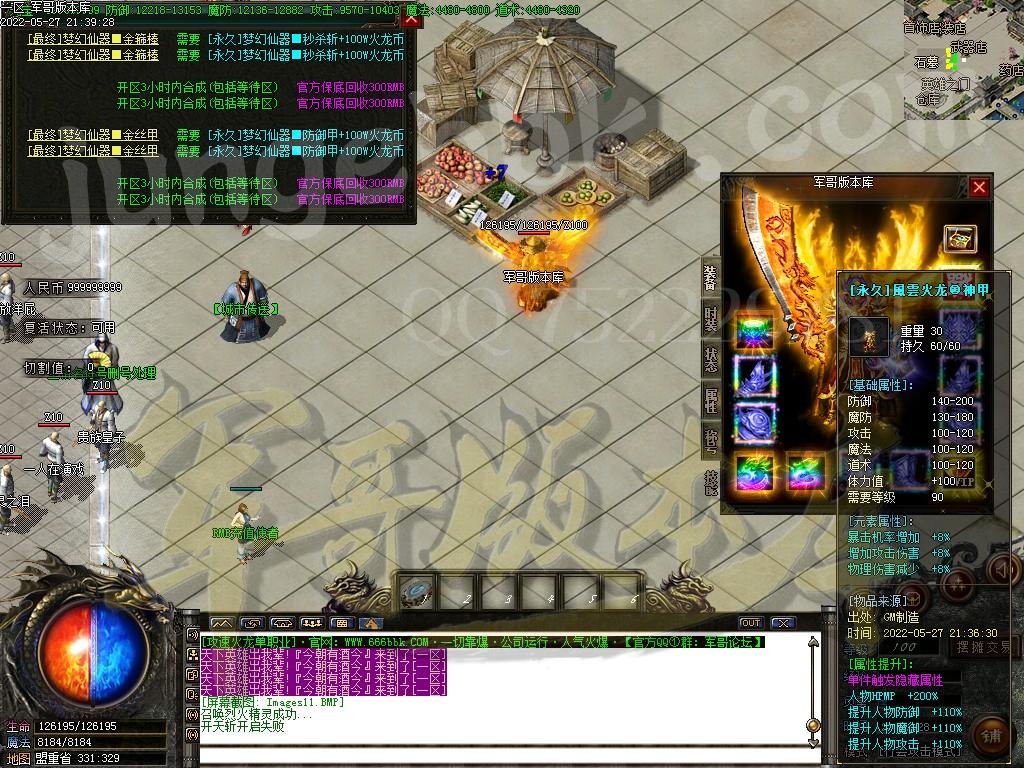Click the OUT button above chat
The image size is (1024, 768).
[751, 623]
